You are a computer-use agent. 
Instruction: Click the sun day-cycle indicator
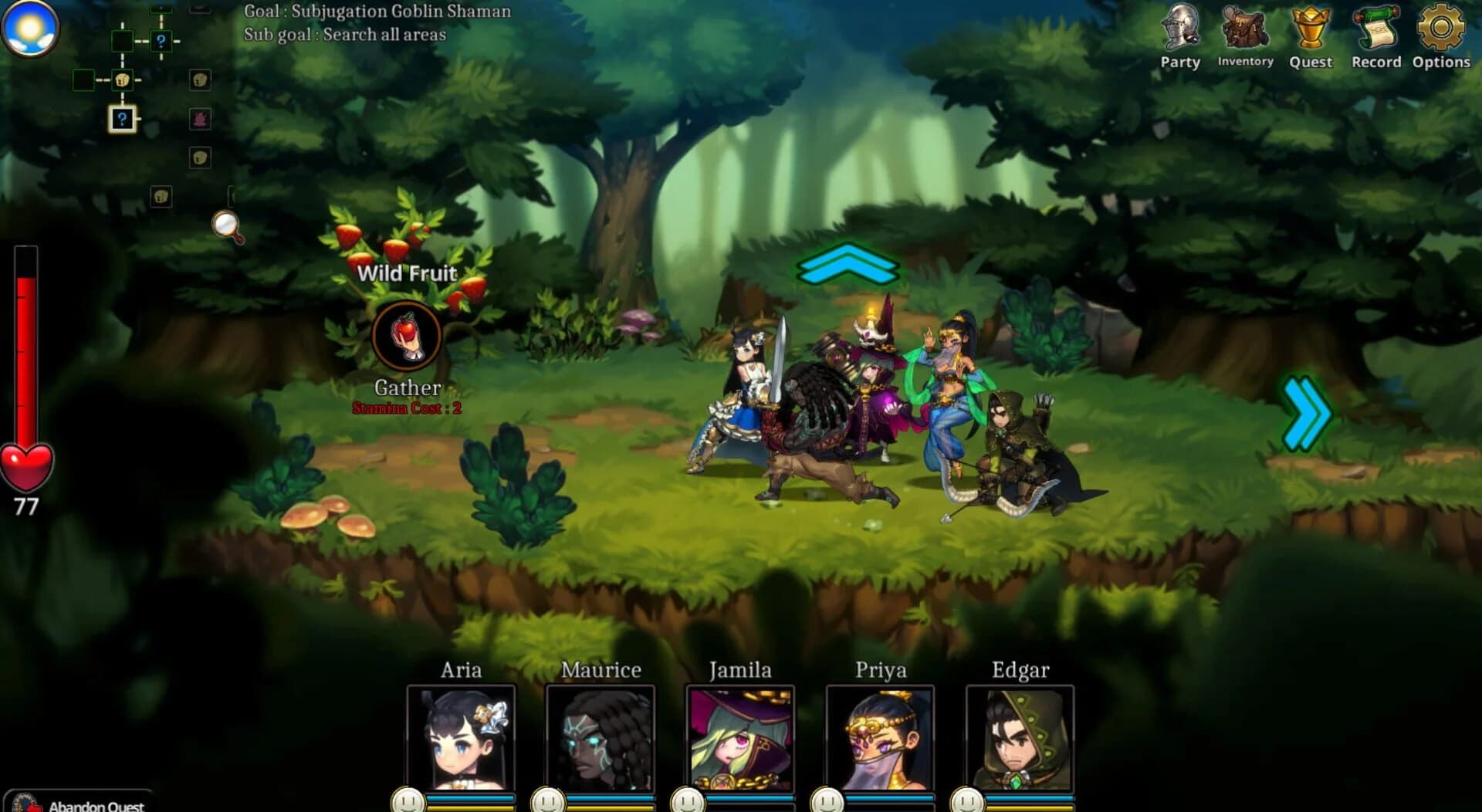(x=29, y=27)
